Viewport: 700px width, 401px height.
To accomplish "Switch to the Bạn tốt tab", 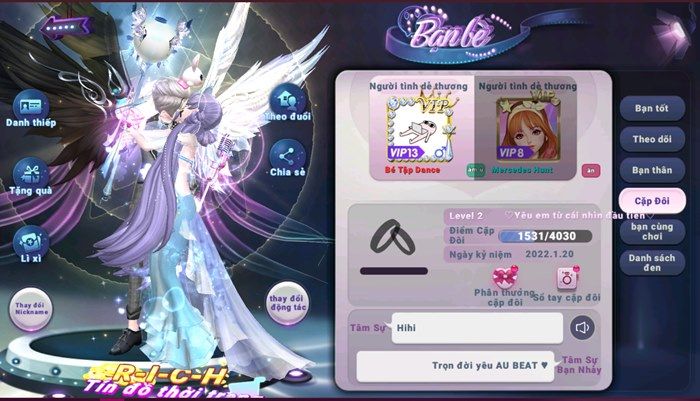I will [x=651, y=107].
